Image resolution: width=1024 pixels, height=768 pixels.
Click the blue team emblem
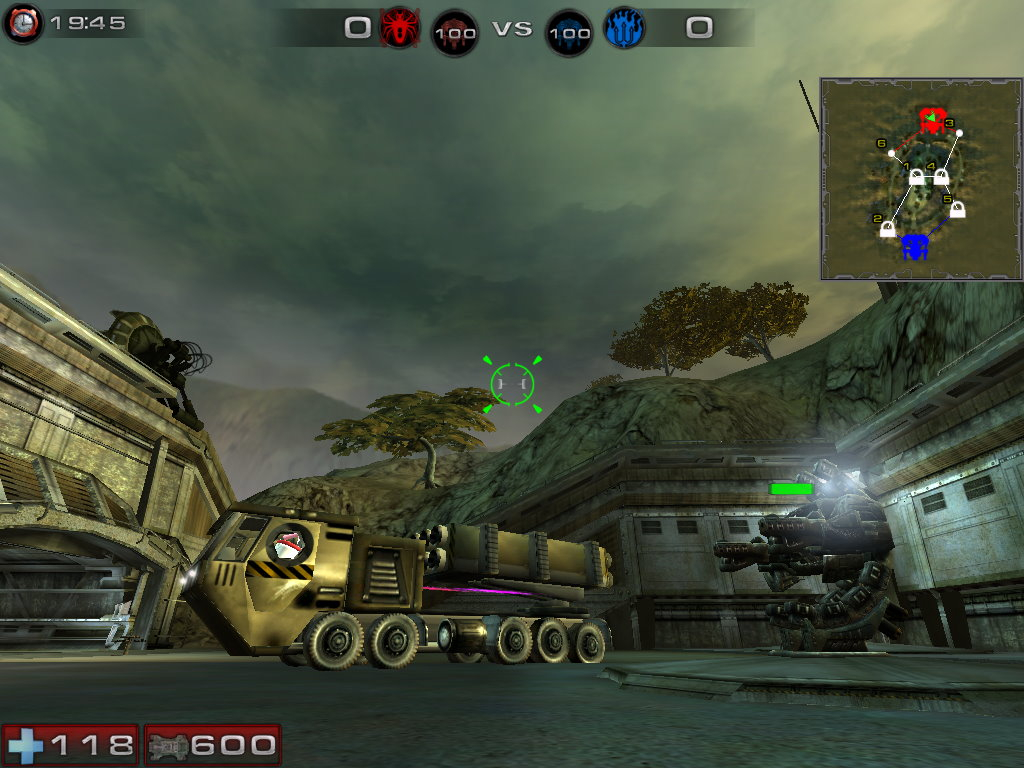(625, 27)
